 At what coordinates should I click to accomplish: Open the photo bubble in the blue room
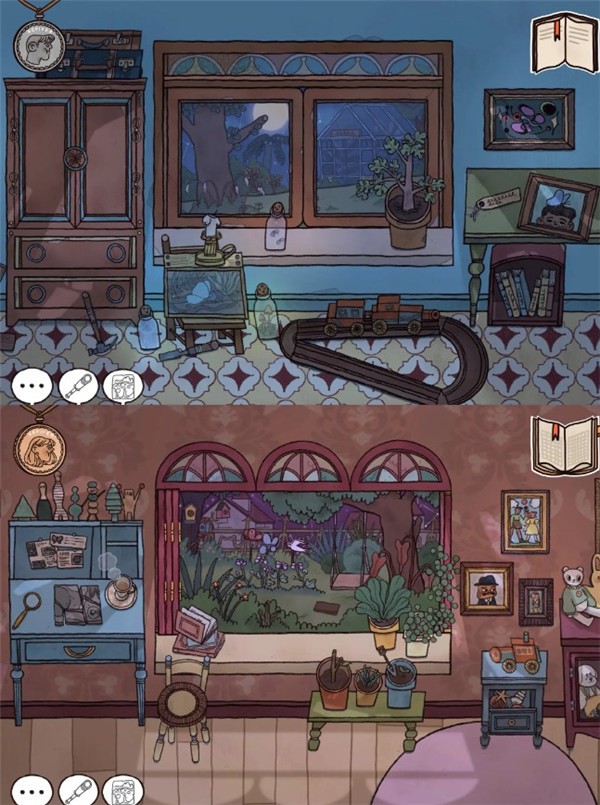pos(123,386)
